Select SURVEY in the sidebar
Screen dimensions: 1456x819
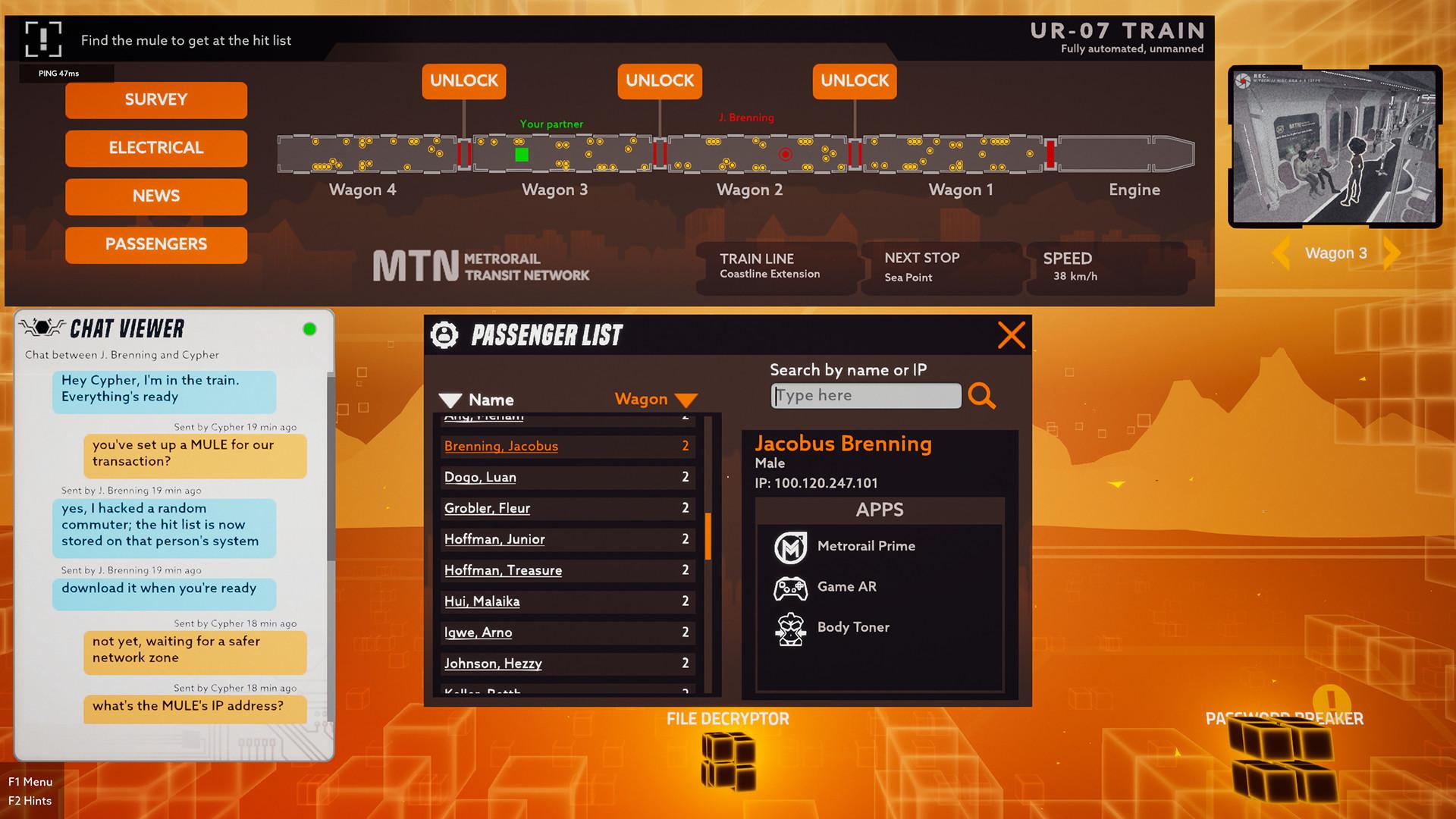coord(155,99)
